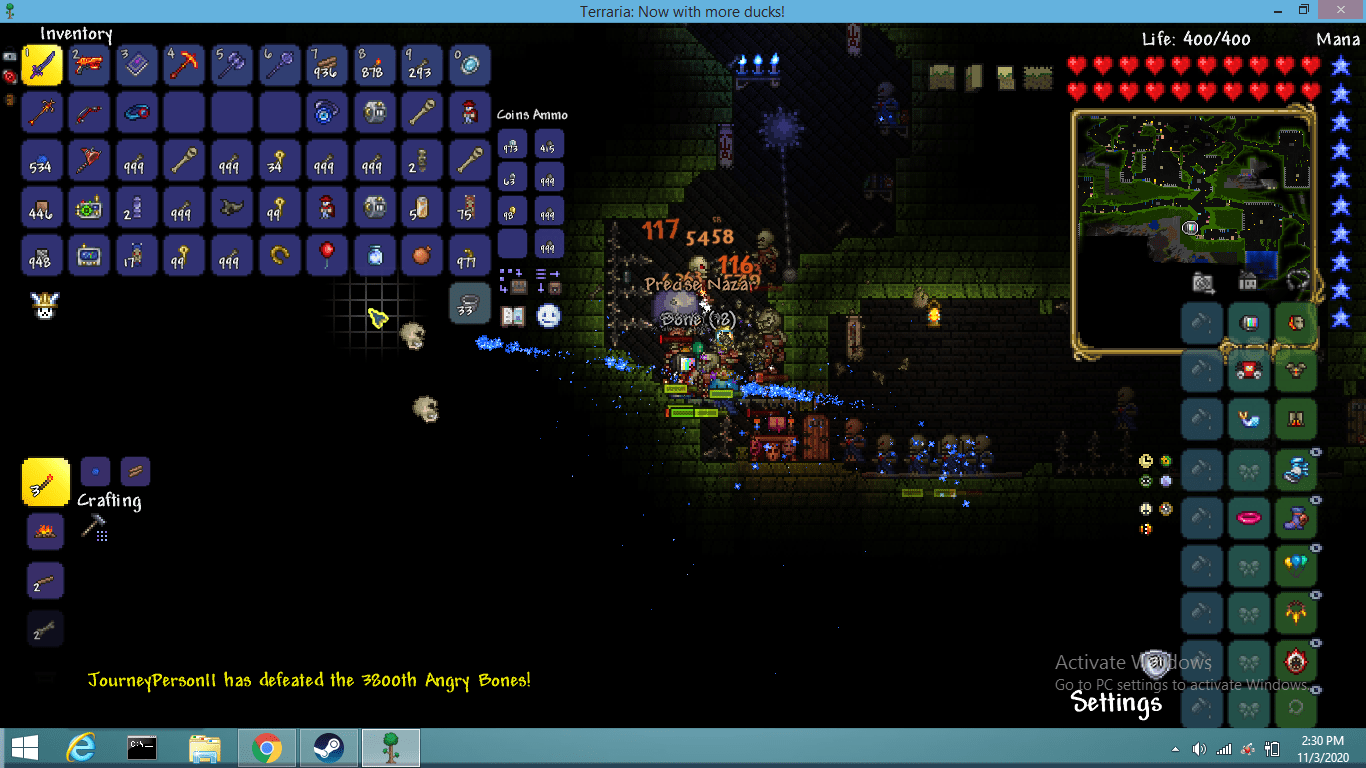Open the Bestiary book icon

pos(513,316)
